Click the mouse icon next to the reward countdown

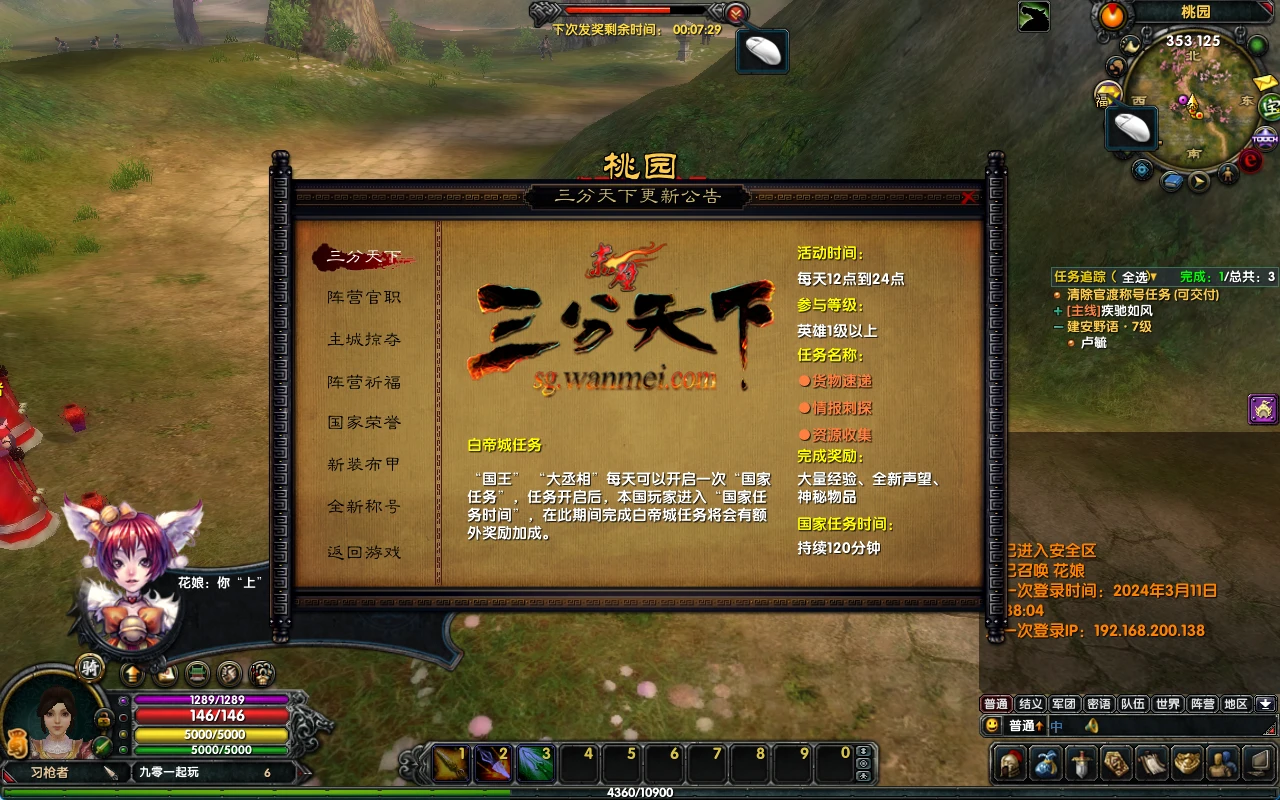point(762,49)
